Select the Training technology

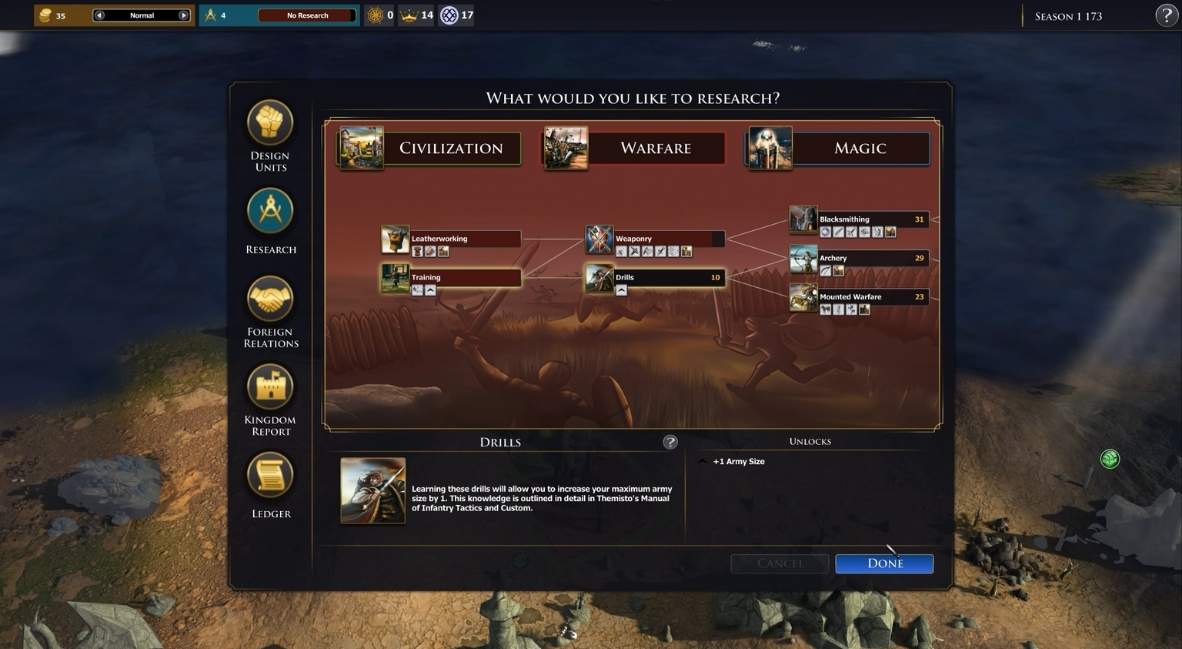[465, 277]
